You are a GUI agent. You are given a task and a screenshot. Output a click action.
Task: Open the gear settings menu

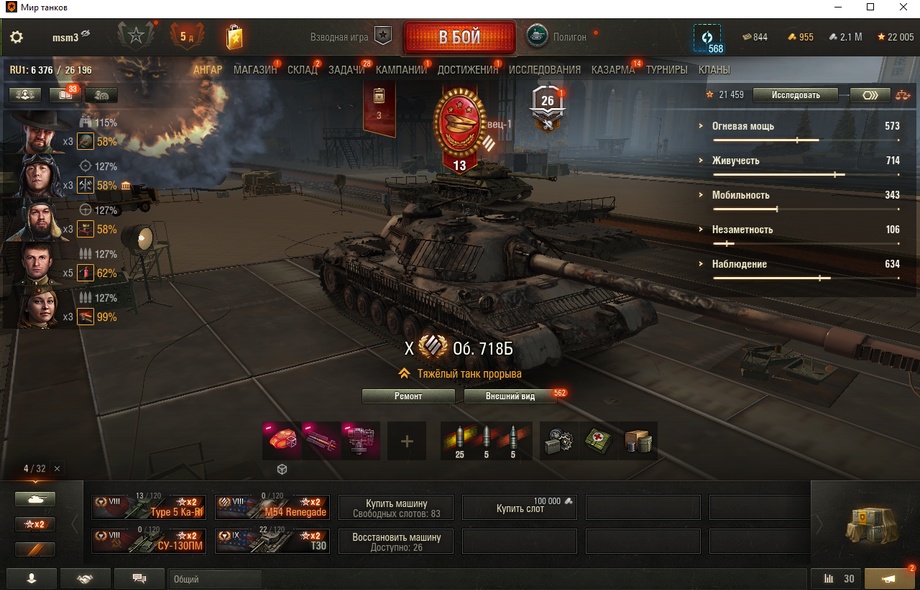16,37
